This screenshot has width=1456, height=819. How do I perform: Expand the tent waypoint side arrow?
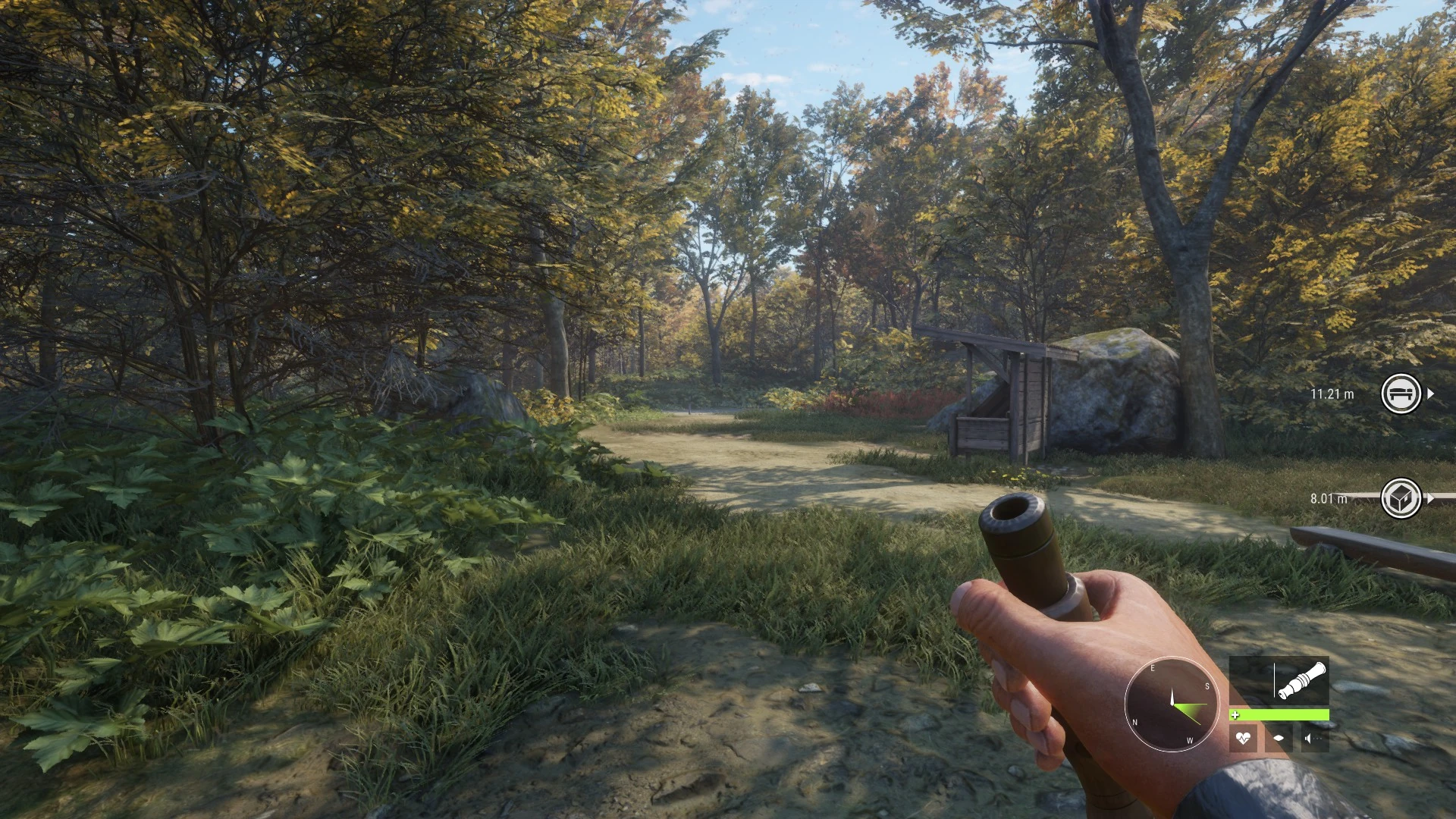coord(1432,394)
